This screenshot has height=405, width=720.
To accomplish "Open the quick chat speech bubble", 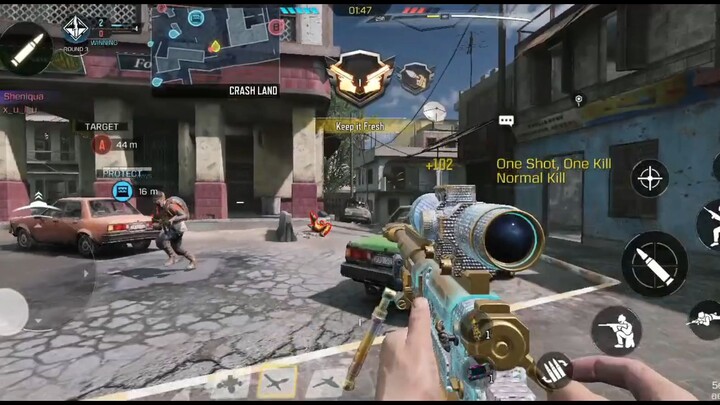I will 506,121.
